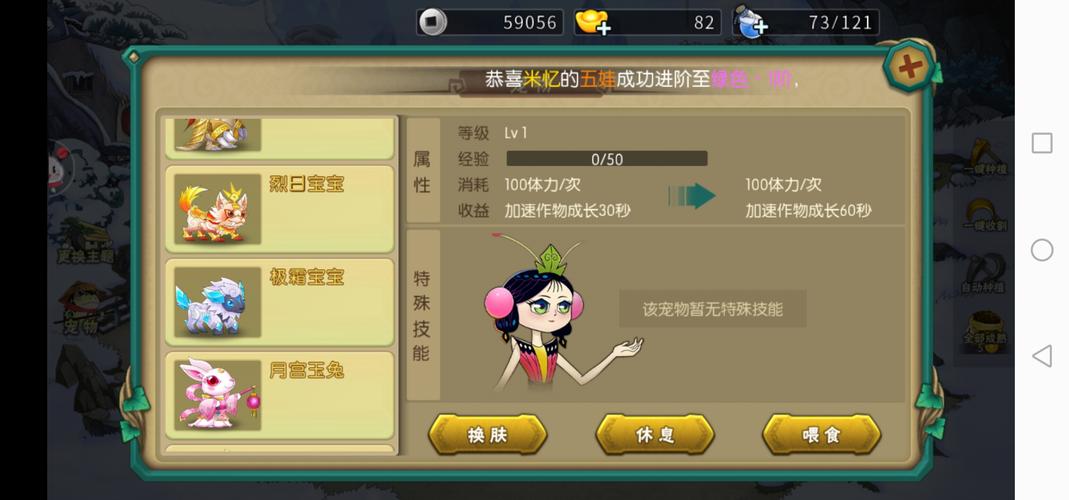The image size is (1069, 500).
Task: Tap the Android home circle button
Action: click(1042, 250)
